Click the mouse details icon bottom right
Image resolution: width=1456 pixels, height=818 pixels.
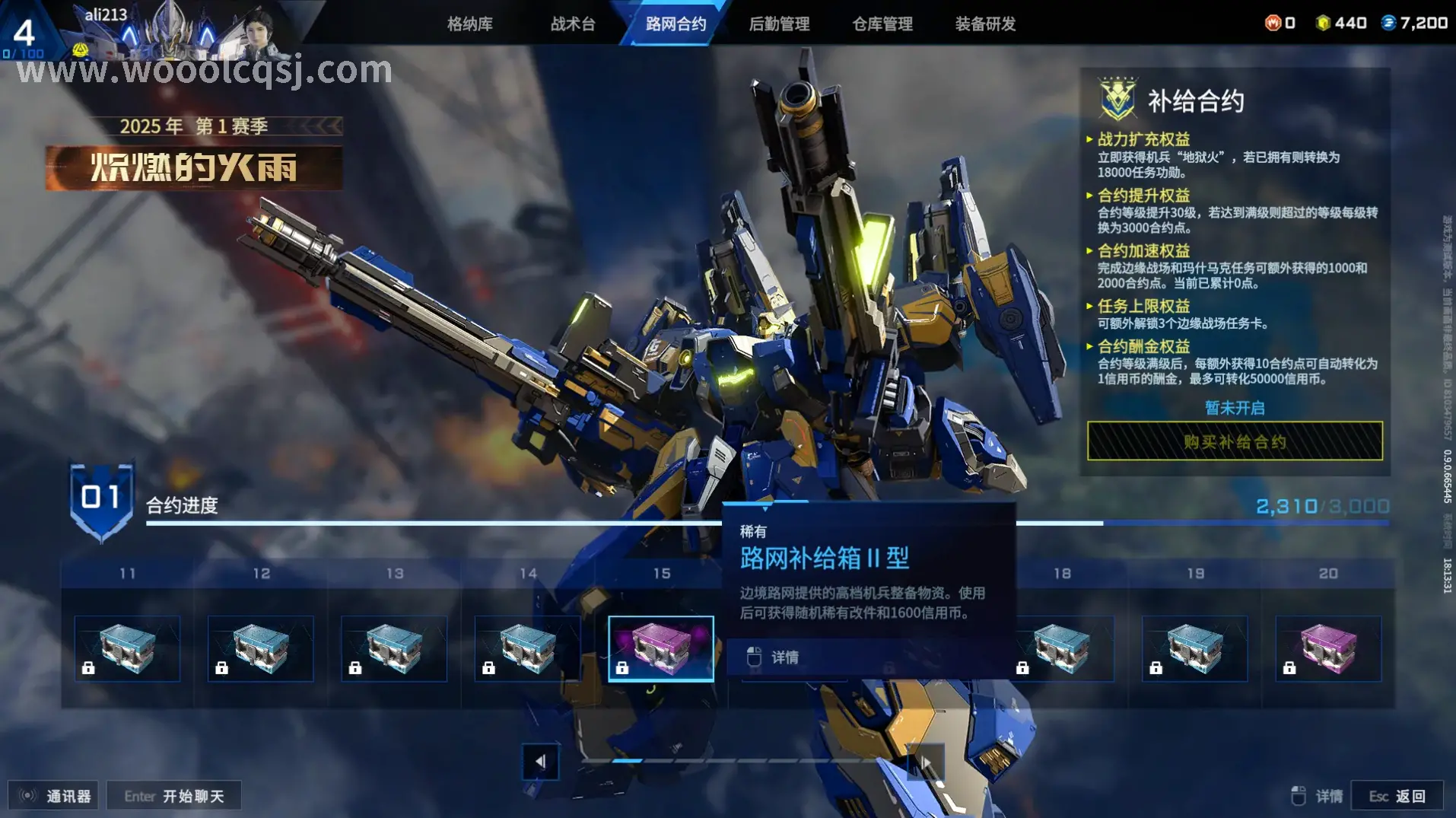(x=1298, y=794)
